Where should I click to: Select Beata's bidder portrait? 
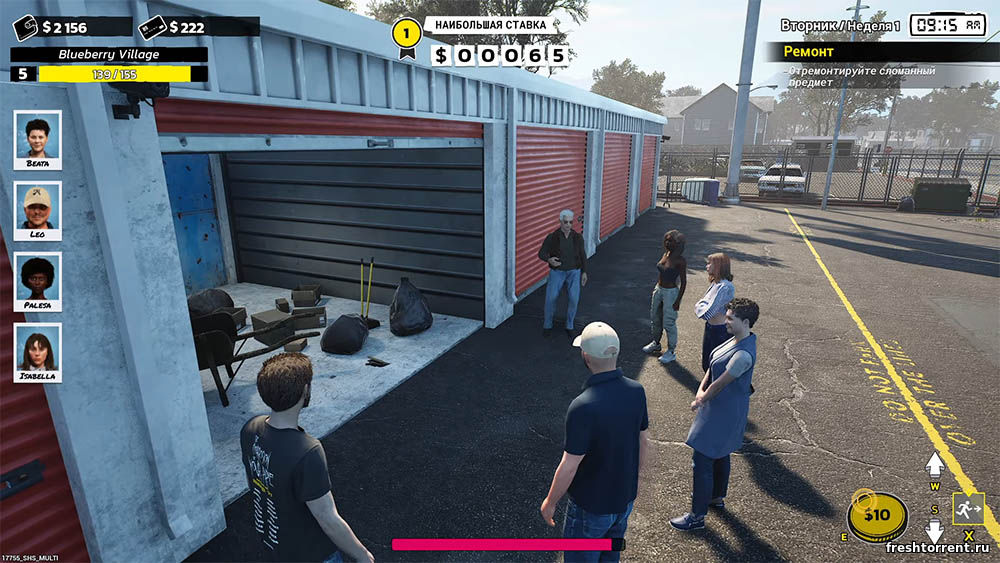pyautogui.click(x=38, y=139)
